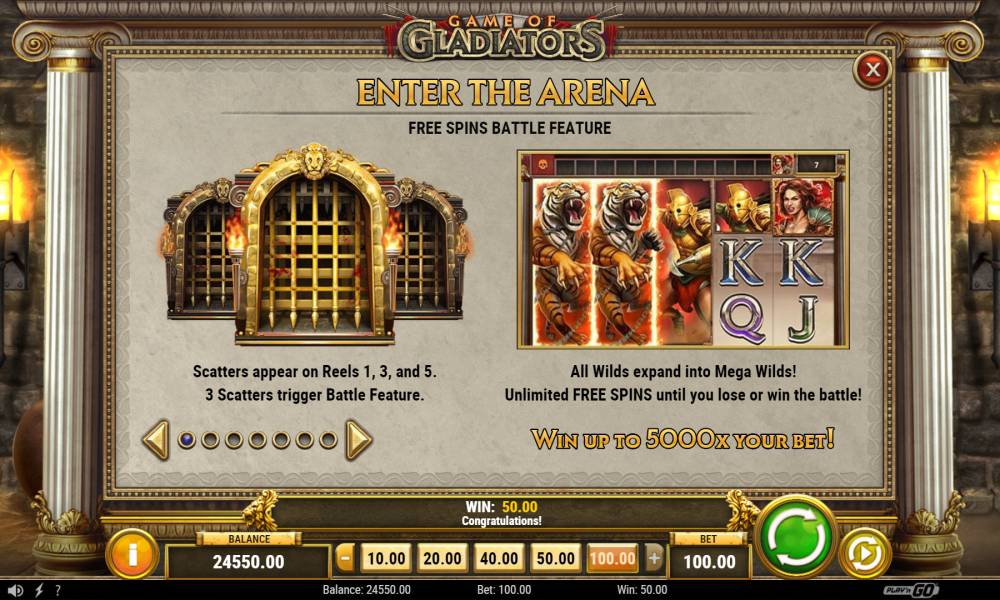Pick the 50.00 bet option
1000x600 pixels.
pyautogui.click(x=555, y=558)
